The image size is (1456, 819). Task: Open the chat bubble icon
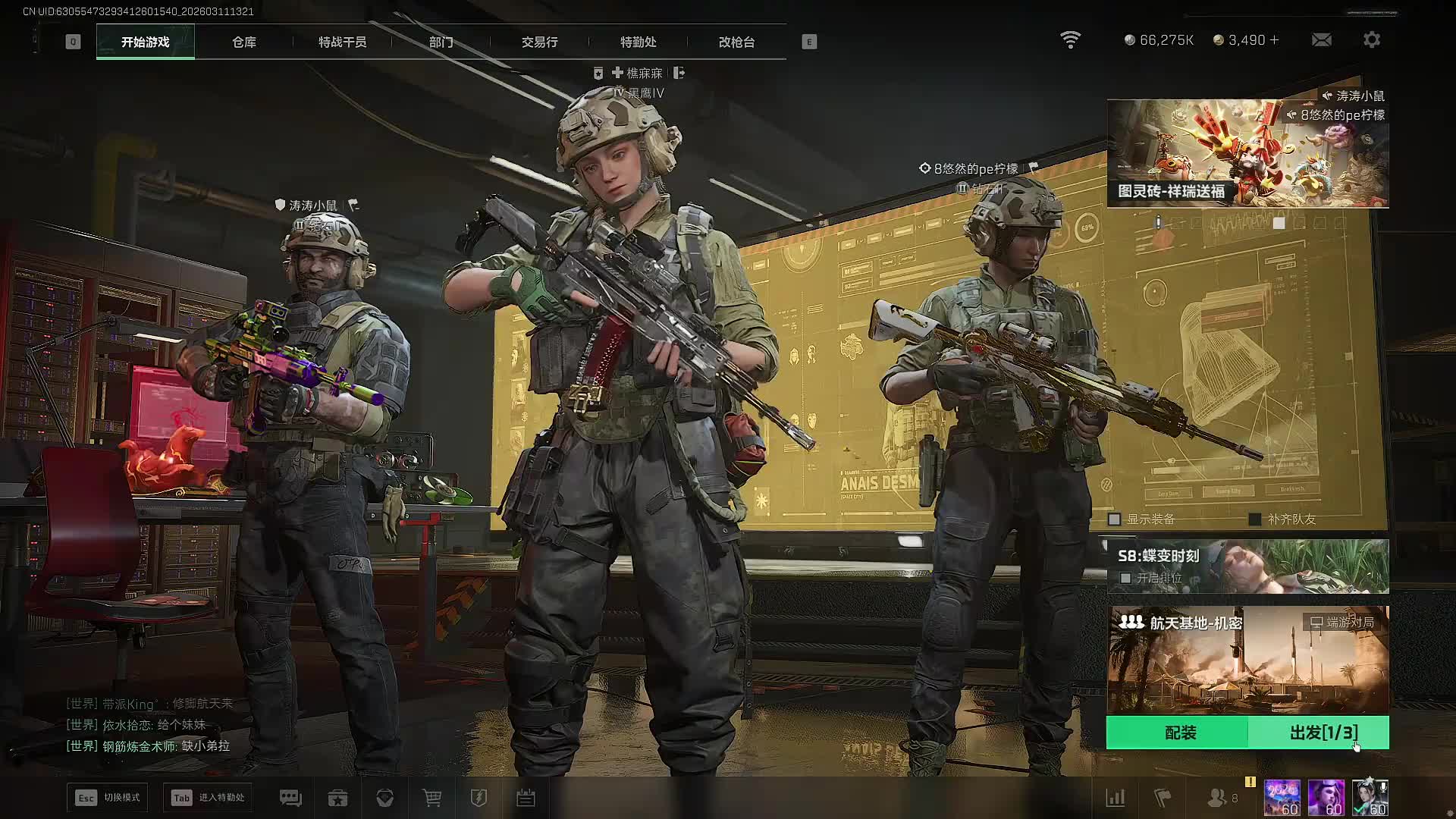(x=290, y=798)
